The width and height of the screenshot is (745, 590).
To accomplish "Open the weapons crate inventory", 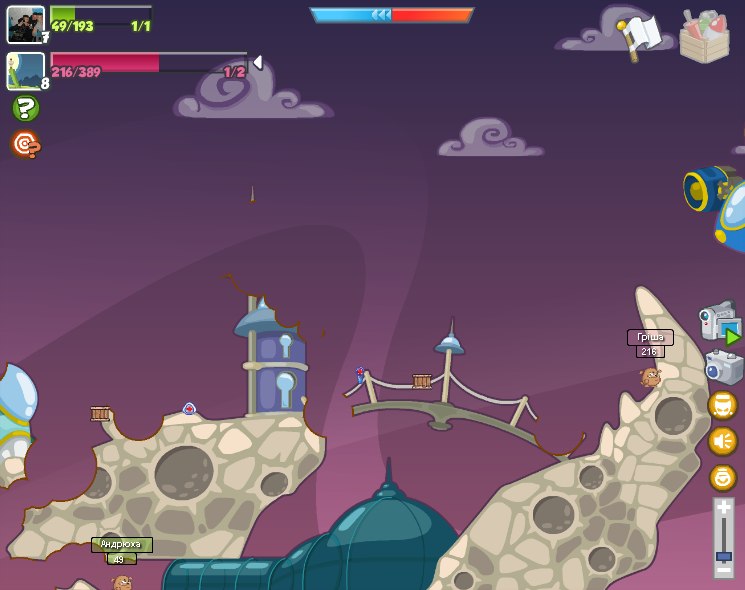I will tap(704, 36).
